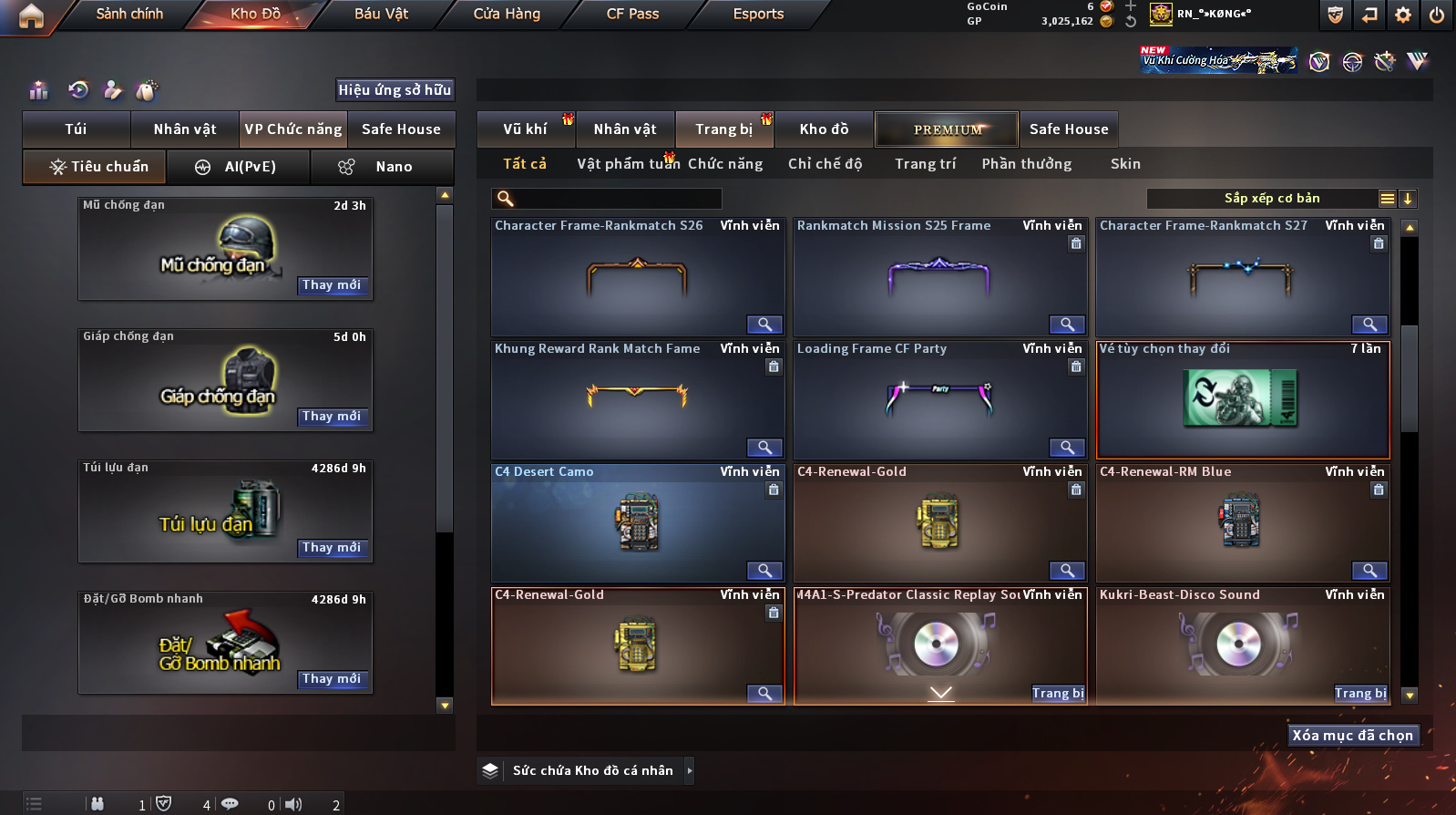Select the PREMIUM inventory tab

pos(947,129)
